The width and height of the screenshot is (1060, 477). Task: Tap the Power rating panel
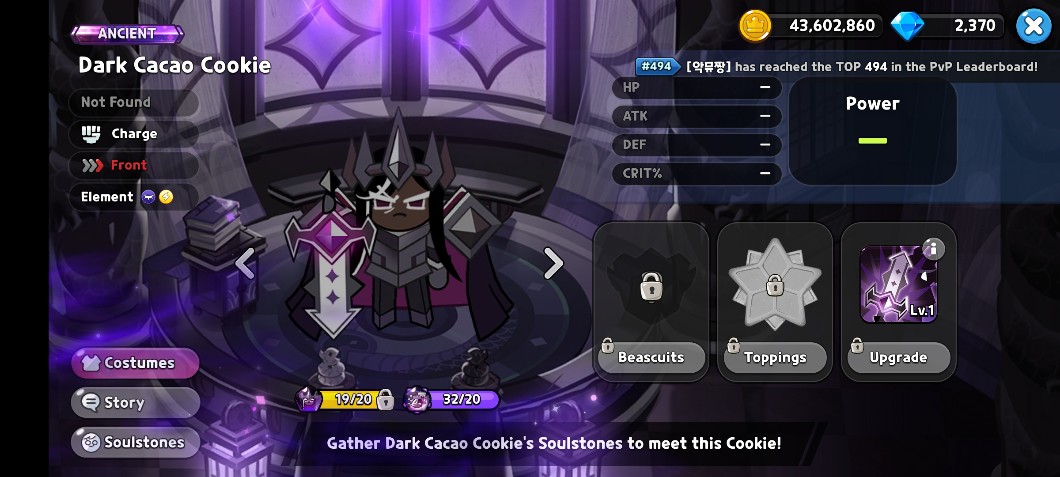tap(872, 130)
